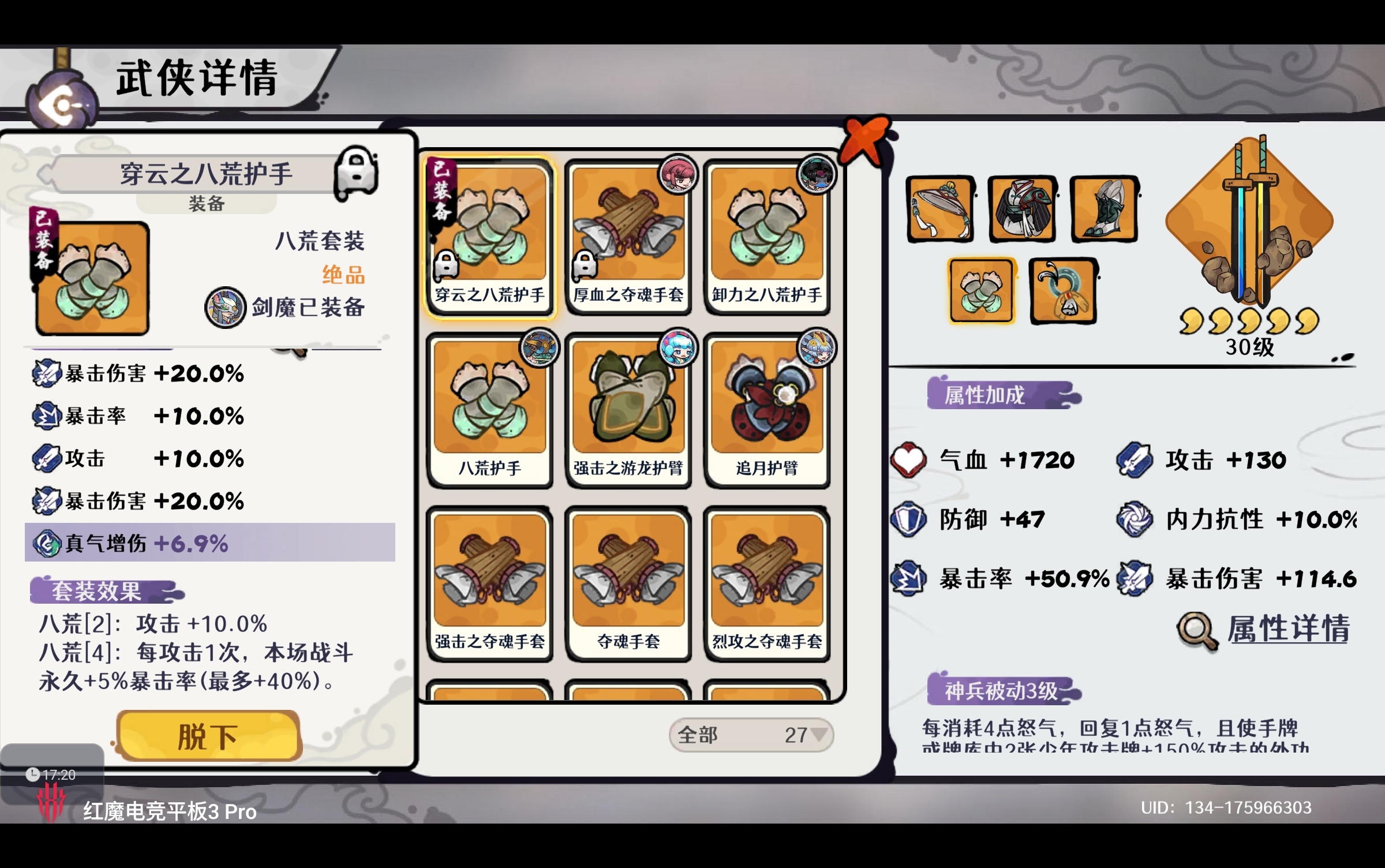The image size is (1385, 868).
Task: Select the equipped gloves slot on right
Action: 981,290
